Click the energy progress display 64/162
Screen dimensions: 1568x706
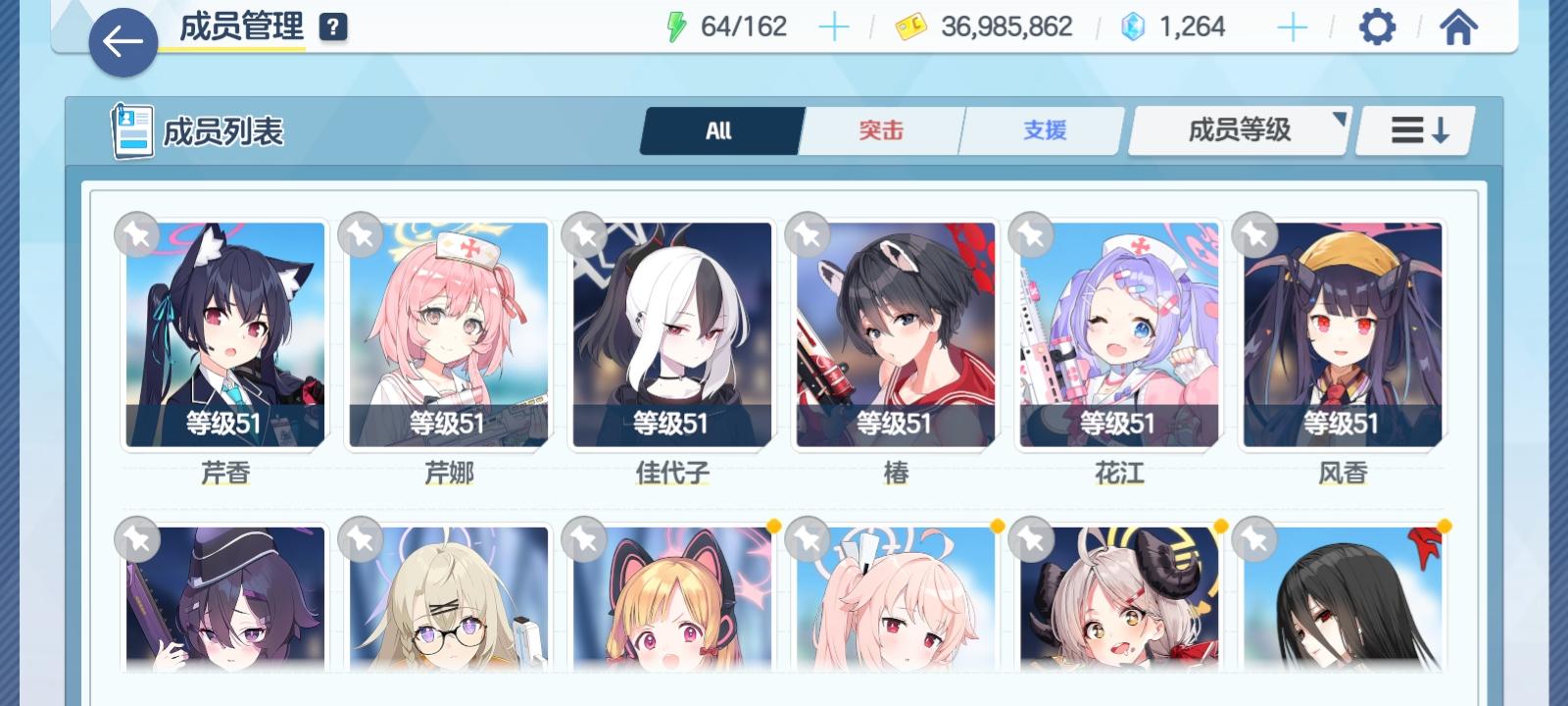point(736,26)
